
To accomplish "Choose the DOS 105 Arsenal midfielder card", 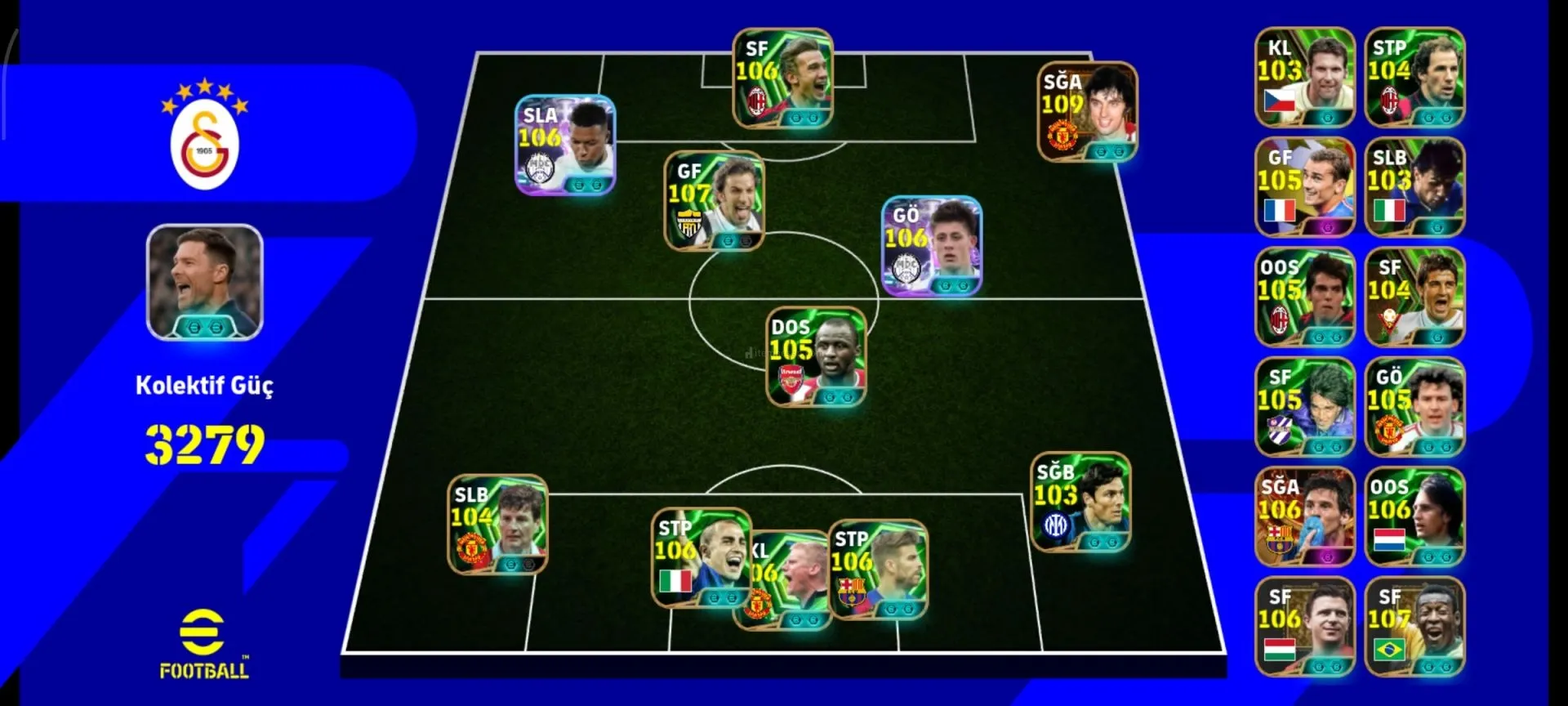I will pos(816,356).
